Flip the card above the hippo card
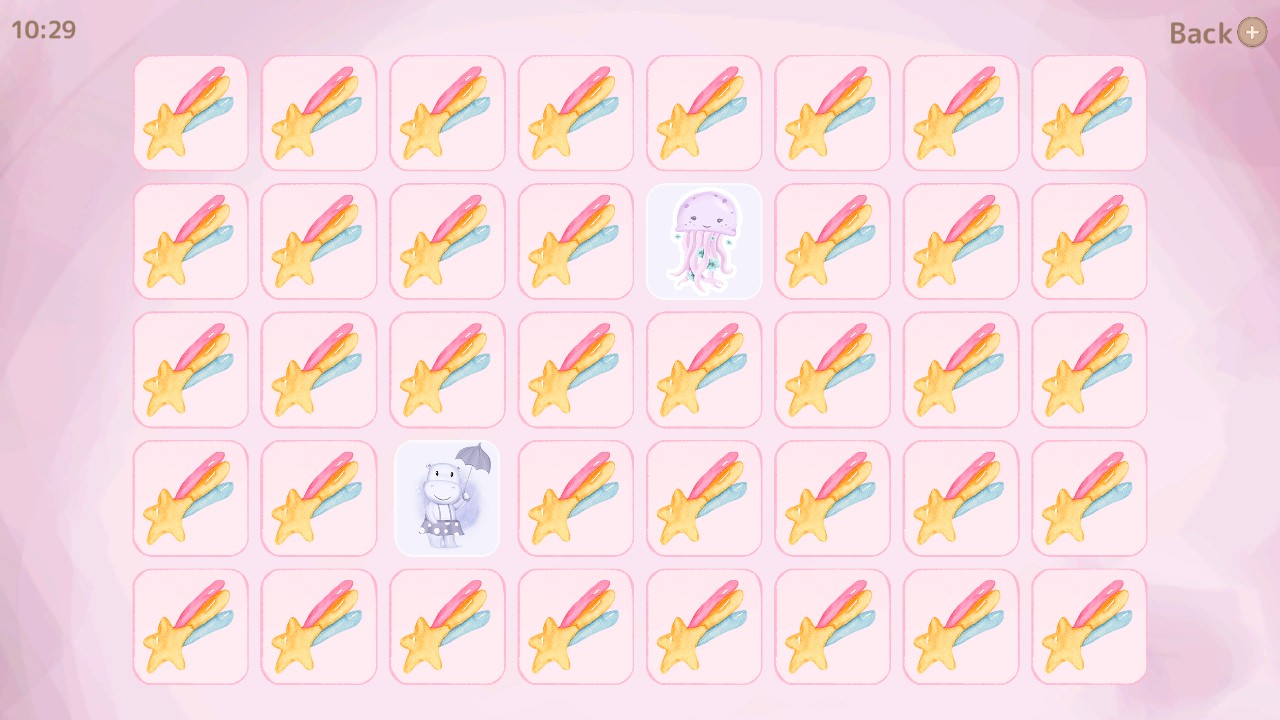 pyautogui.click(x=447, y=369)
